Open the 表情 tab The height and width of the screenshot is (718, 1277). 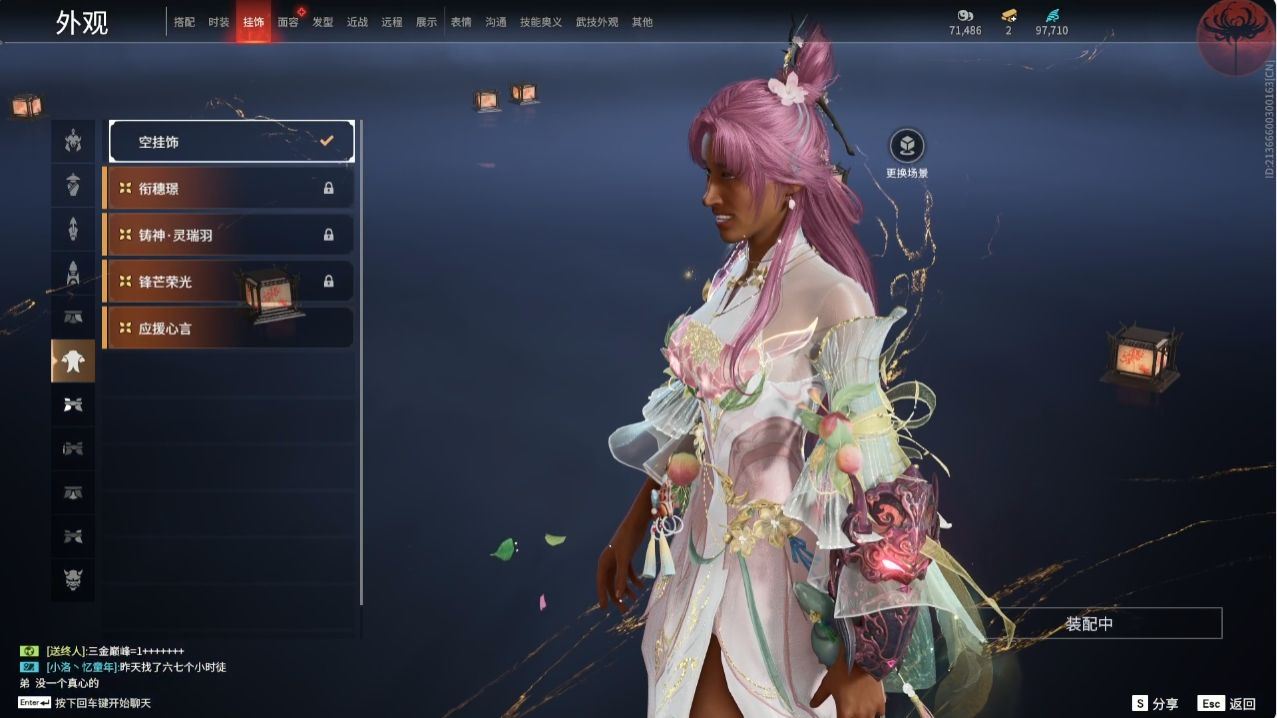(x=461, y=22)
